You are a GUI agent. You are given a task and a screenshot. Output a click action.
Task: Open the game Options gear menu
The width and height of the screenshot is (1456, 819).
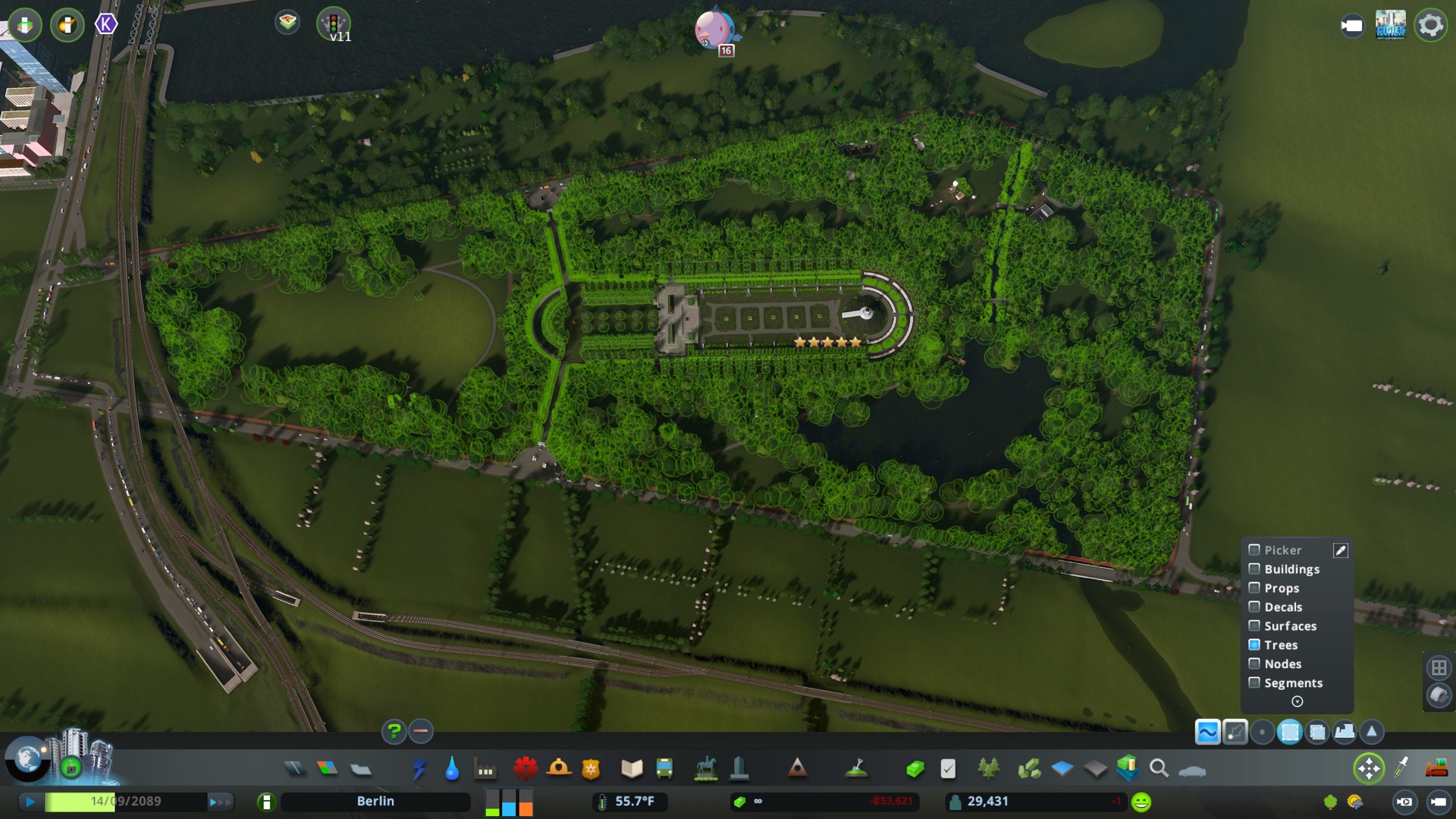(x=1429, y=25)
